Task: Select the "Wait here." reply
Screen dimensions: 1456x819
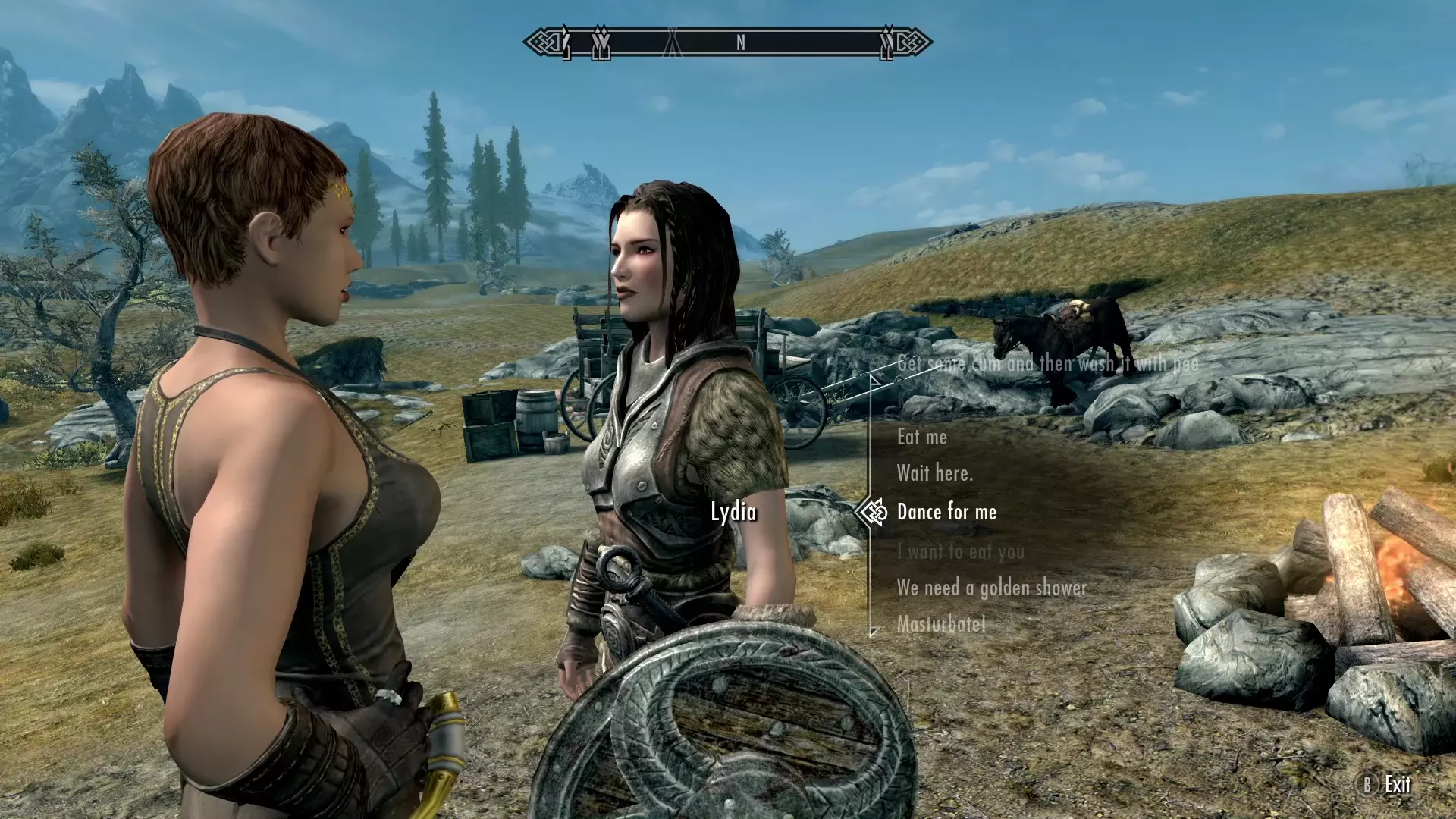Action: [934, 474]
